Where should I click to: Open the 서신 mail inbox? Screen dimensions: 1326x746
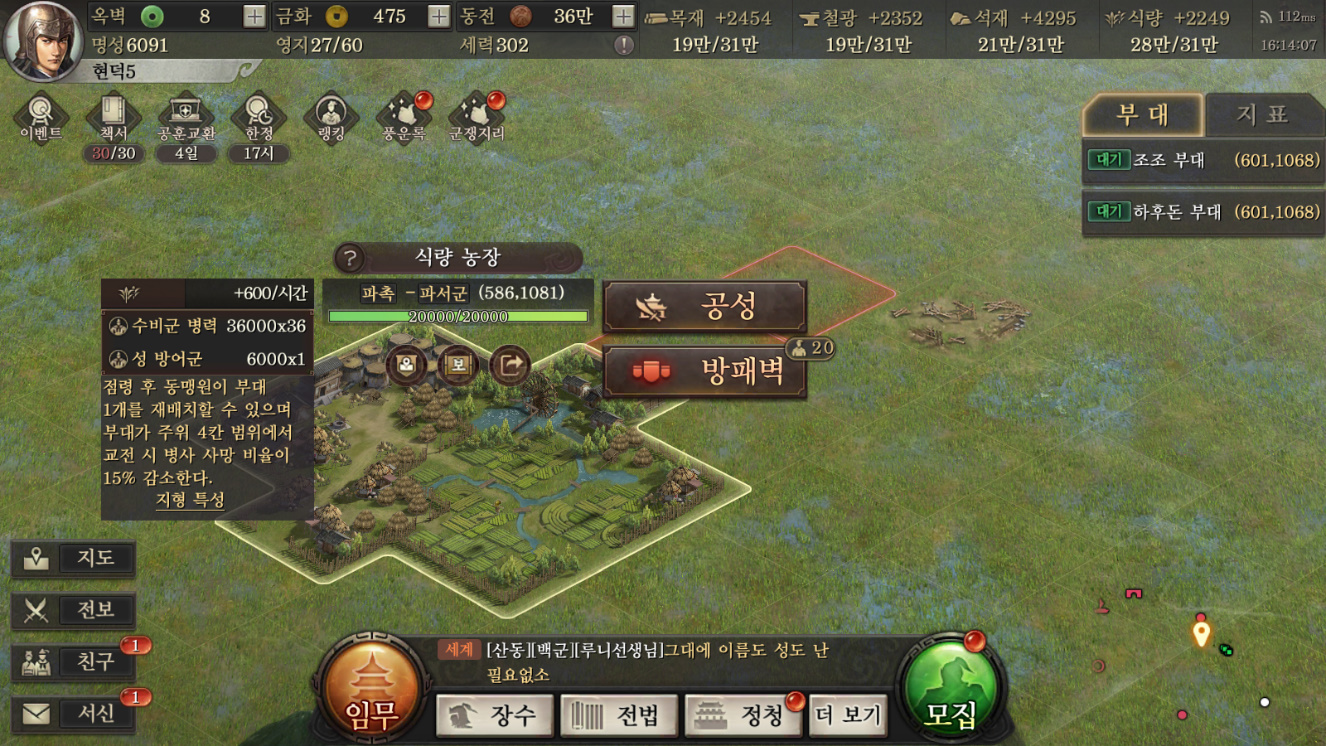[74, 714]
